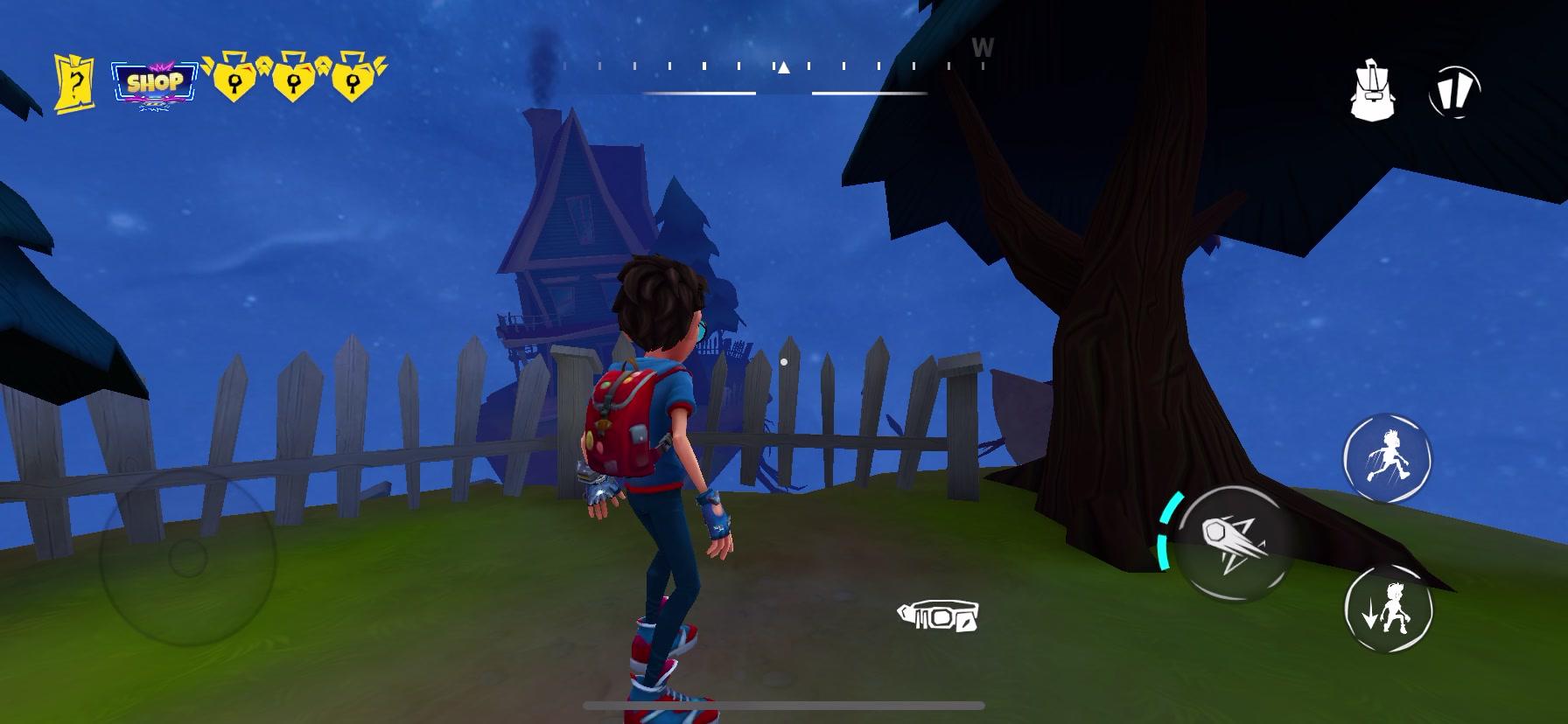1568x724 pixels.
Task: Fire the slingshot attack button
Action: (x=1239, y=544)
